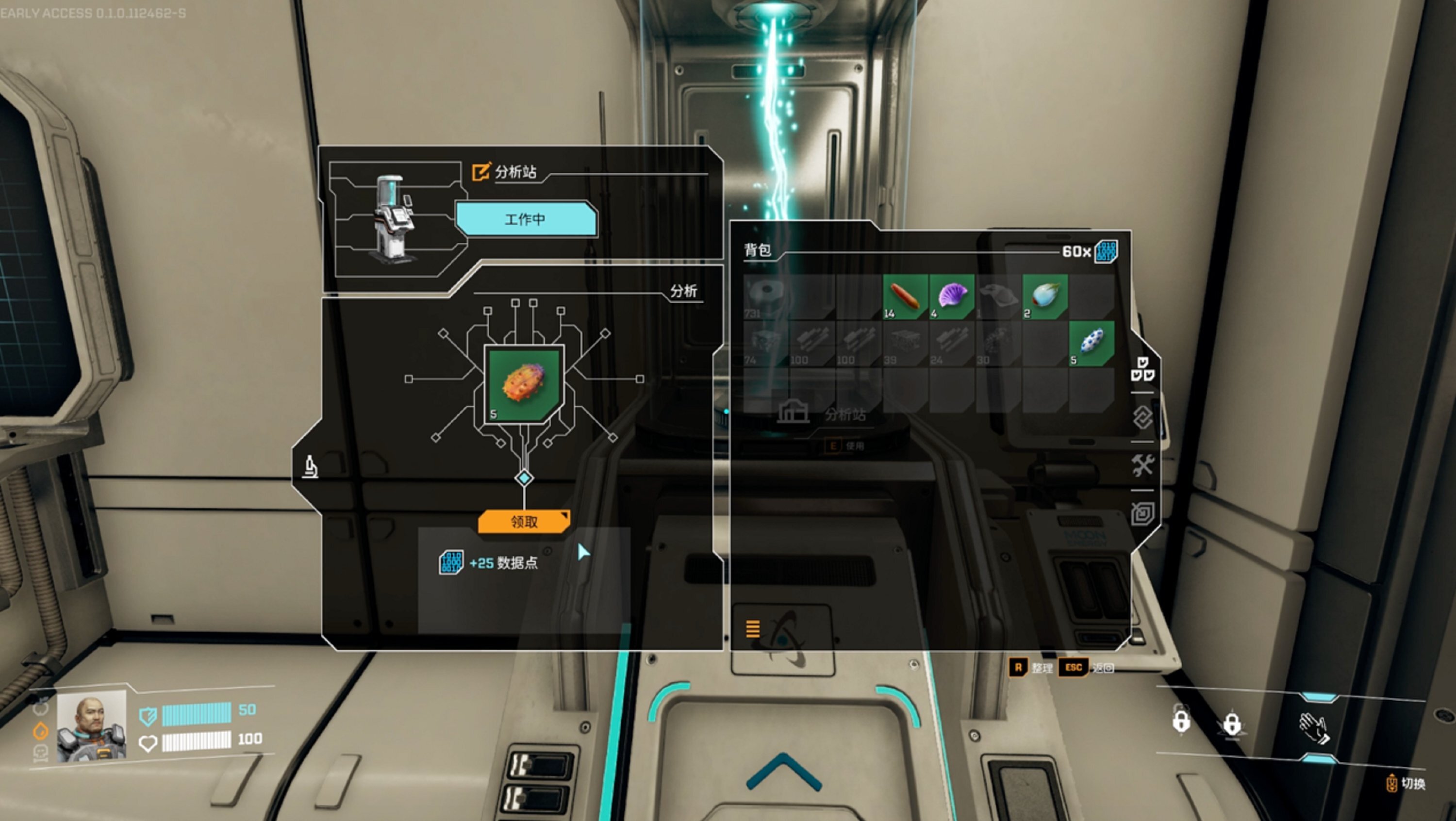Rename the analysis station with the pencil icon
This screenshot has height=821, width=1456.
click(x=481, y=171)
